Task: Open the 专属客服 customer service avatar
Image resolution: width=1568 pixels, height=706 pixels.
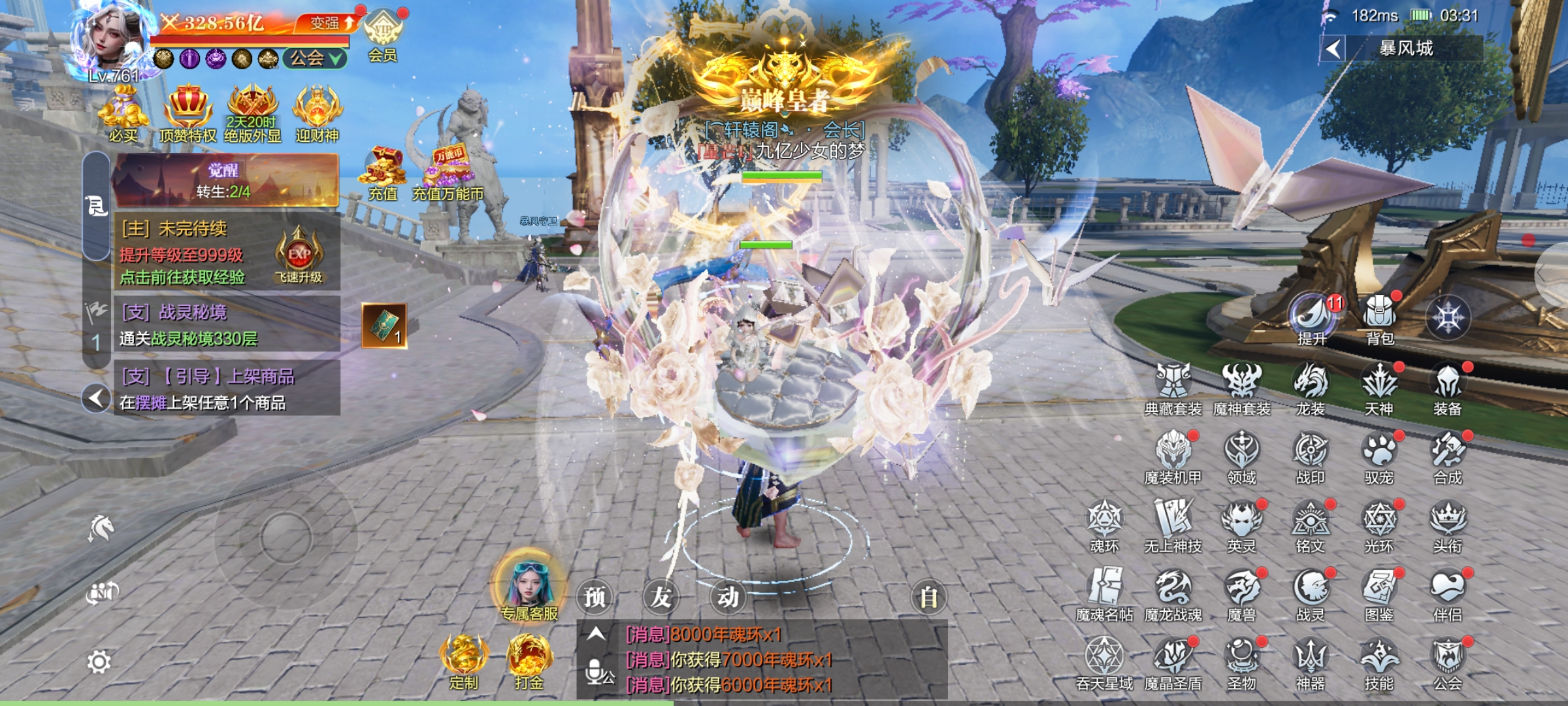Action: click(529, 585)
